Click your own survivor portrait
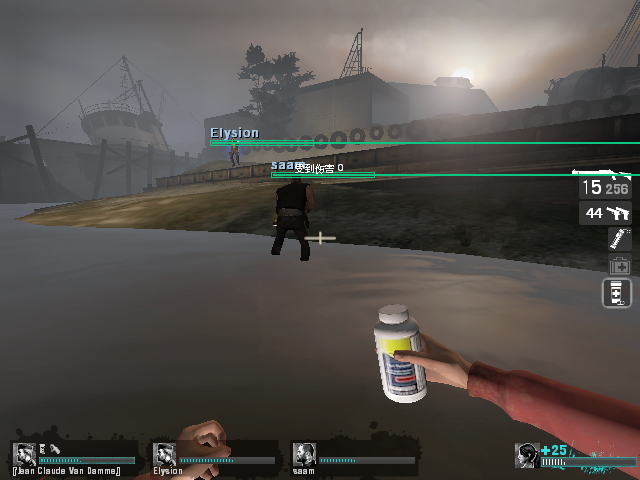The image size is (640, 480). coord(527,455)
